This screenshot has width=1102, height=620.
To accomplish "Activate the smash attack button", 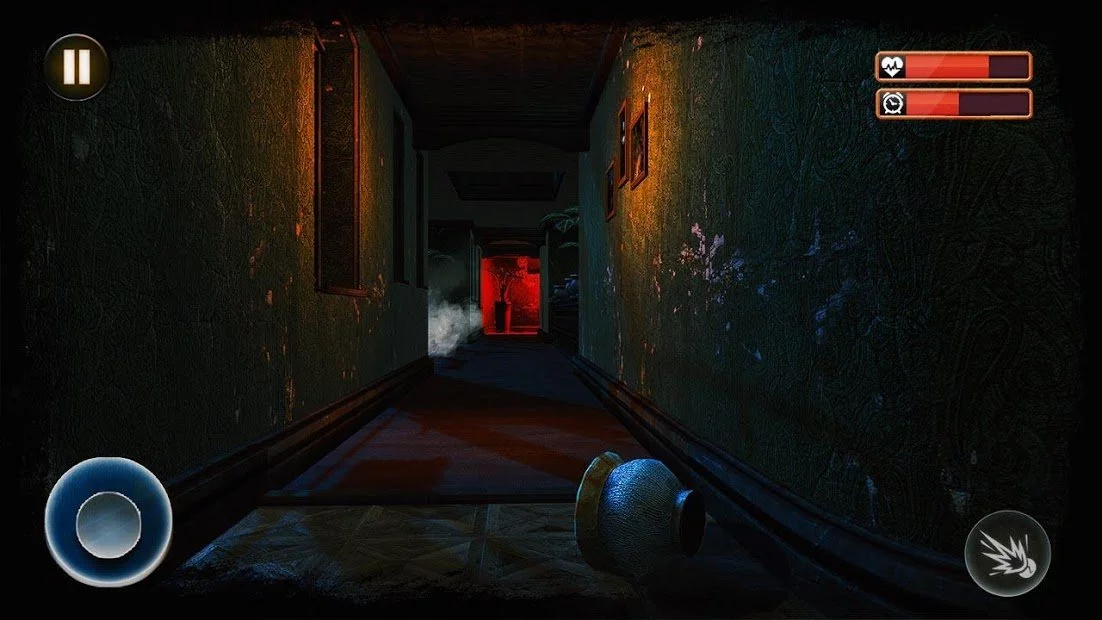I will point(1007,553).
